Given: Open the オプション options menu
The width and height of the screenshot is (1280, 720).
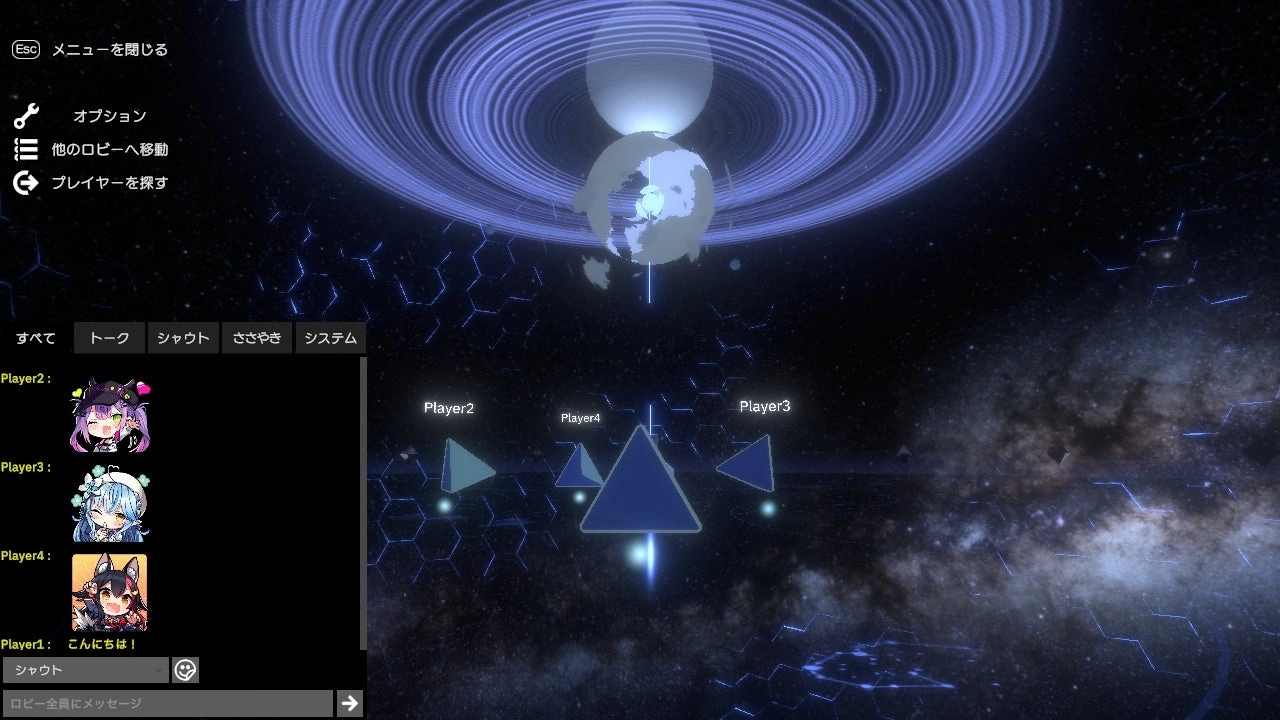Looking at the screenshot, I should pyautogui.click(x=109, y=116).
